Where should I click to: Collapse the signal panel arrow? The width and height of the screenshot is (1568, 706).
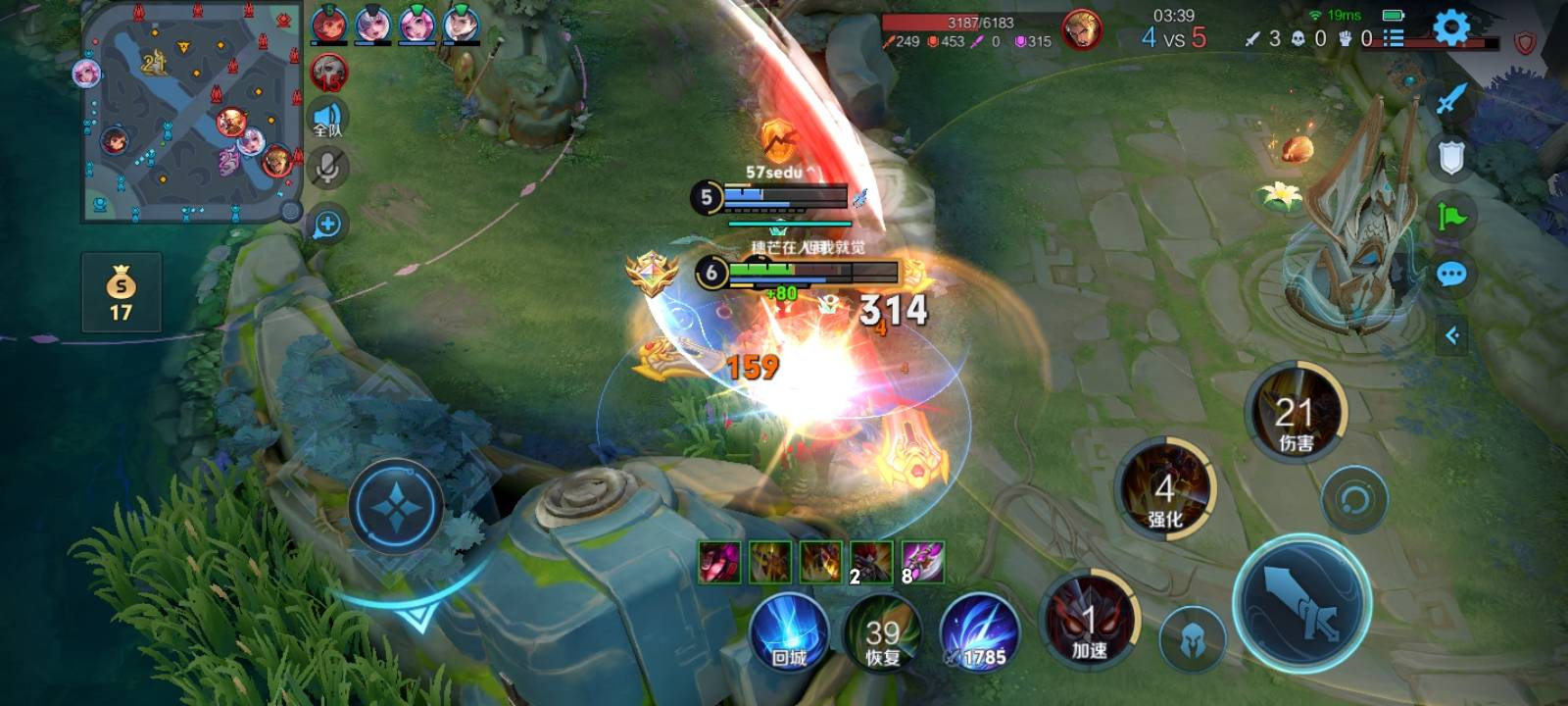point(1452,335)
